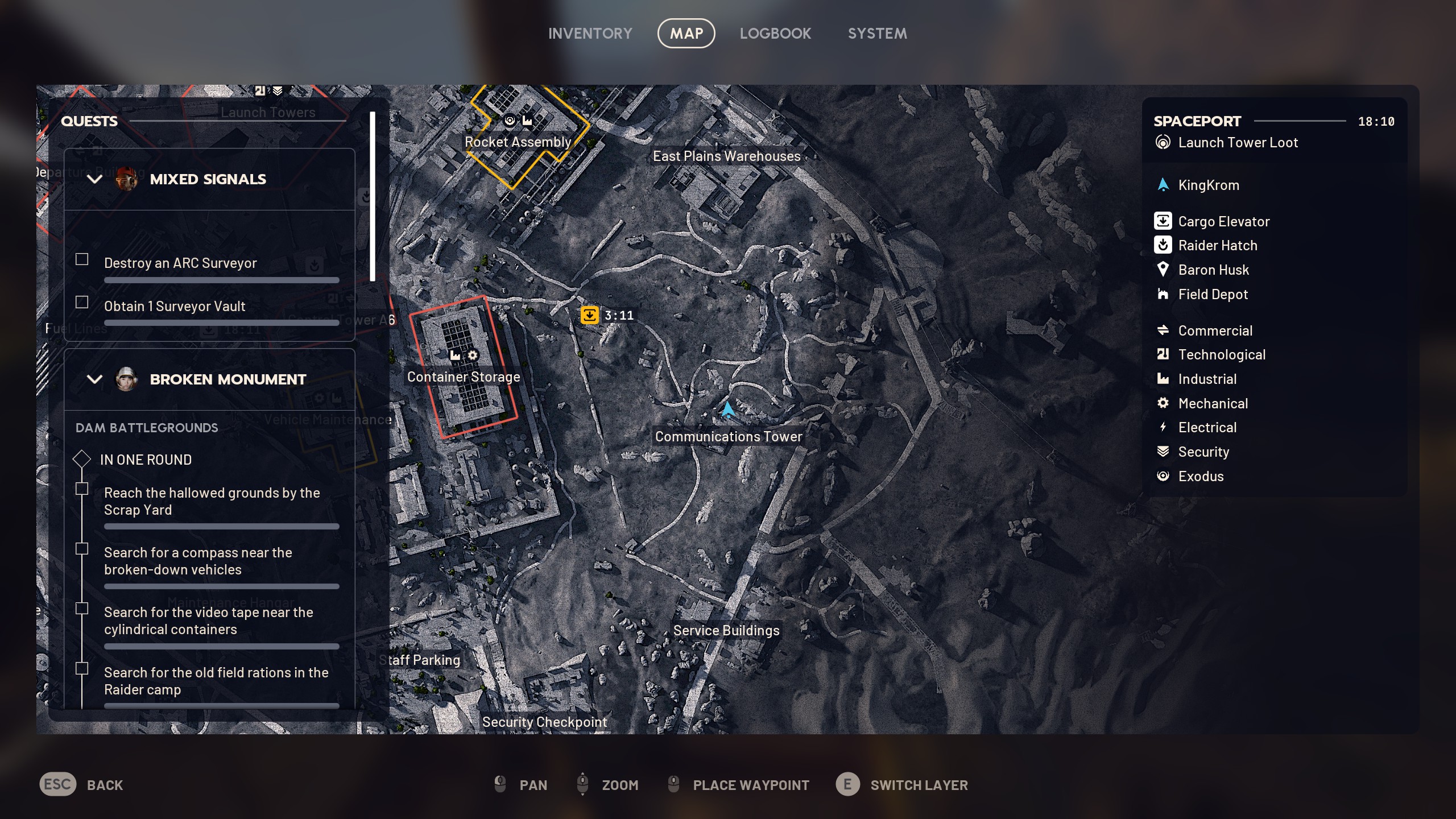
Task: Select the Cargo Elevator icon in the legend
Action: [x=1164, y=221]
